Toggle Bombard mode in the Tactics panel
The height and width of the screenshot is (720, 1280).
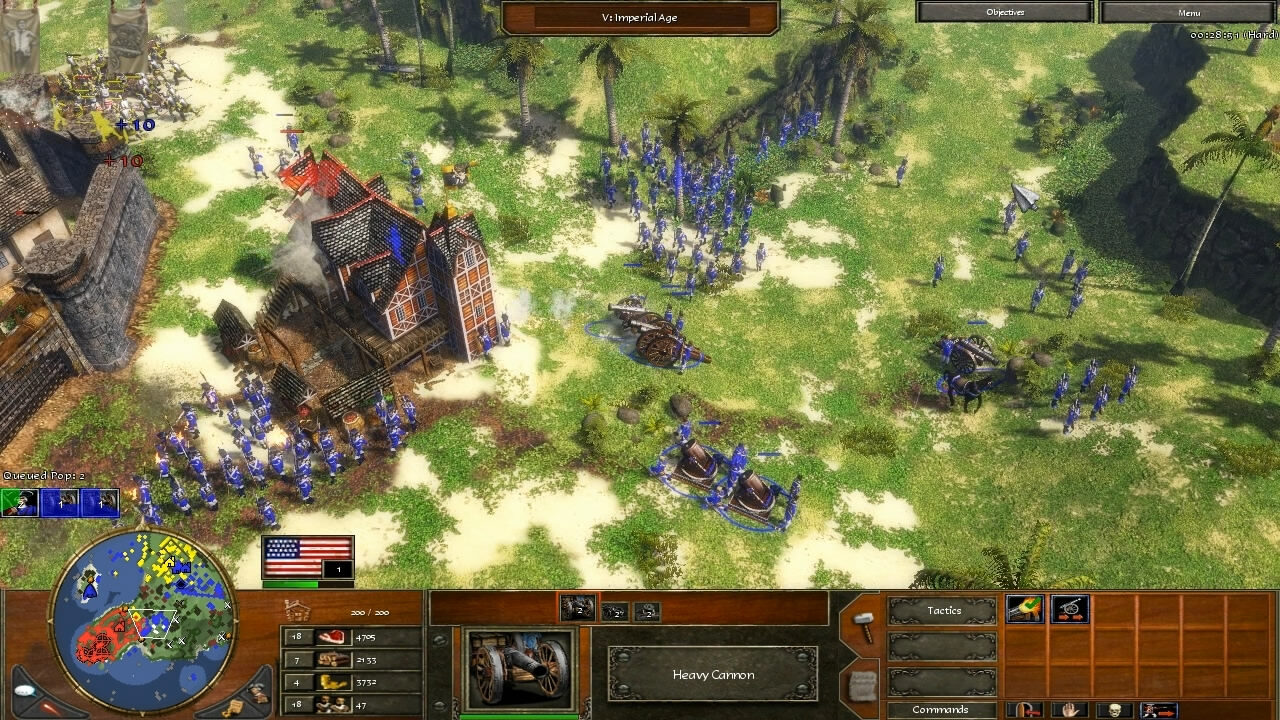[1024, 609]
